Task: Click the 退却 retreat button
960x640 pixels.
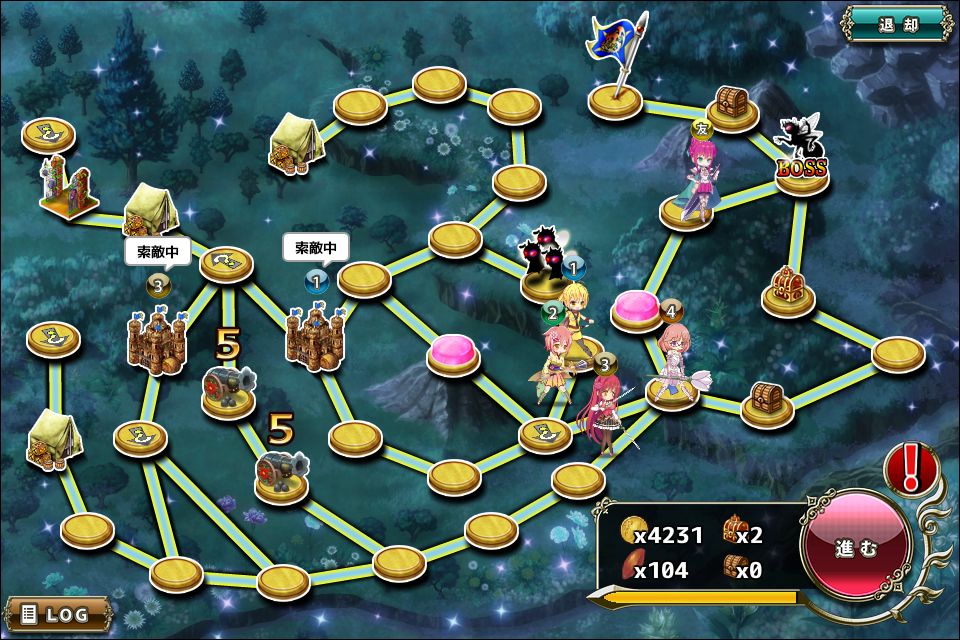Action: (x=895, y=23)
